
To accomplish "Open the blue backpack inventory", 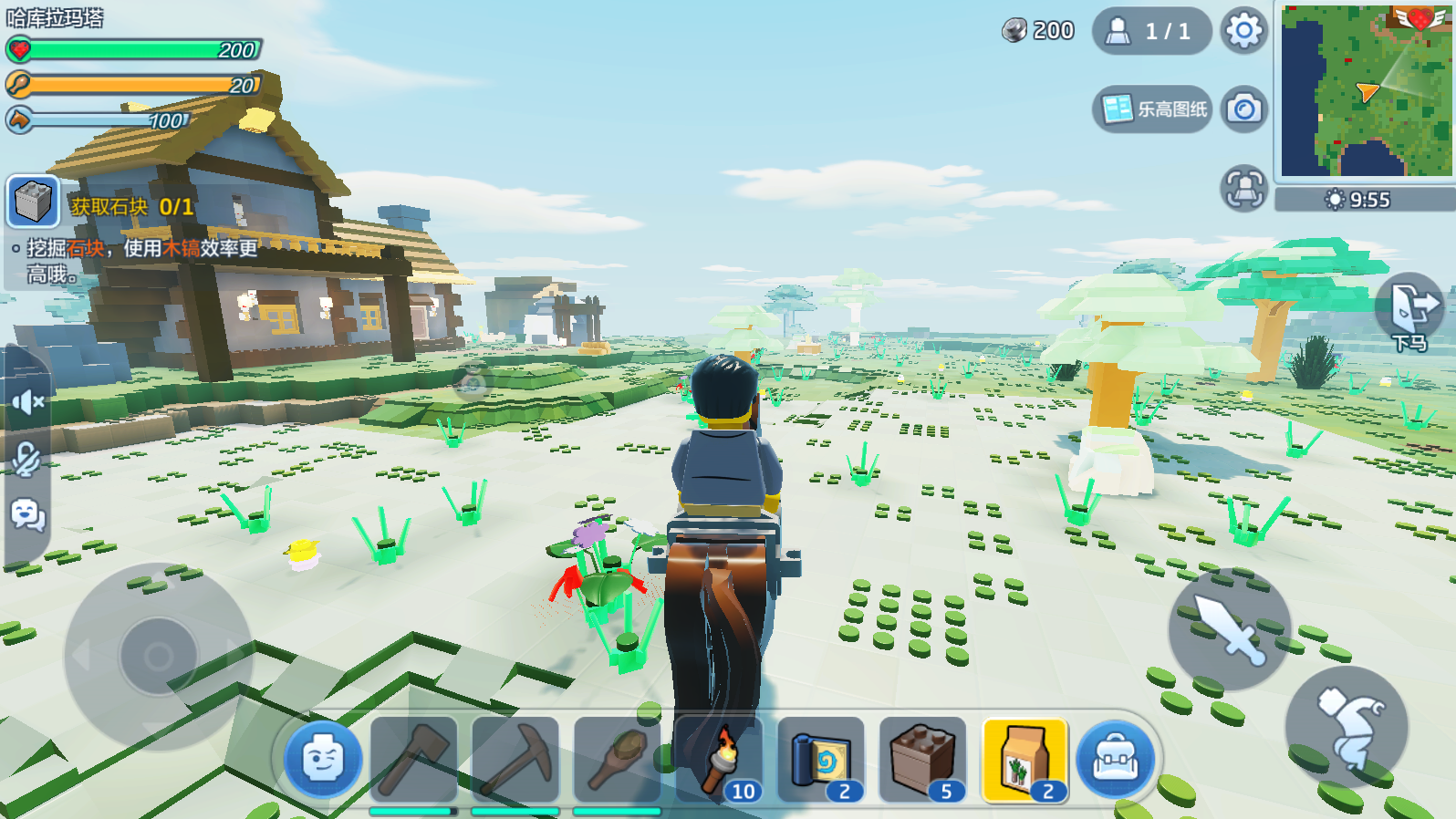I will tap(1115, 760).
